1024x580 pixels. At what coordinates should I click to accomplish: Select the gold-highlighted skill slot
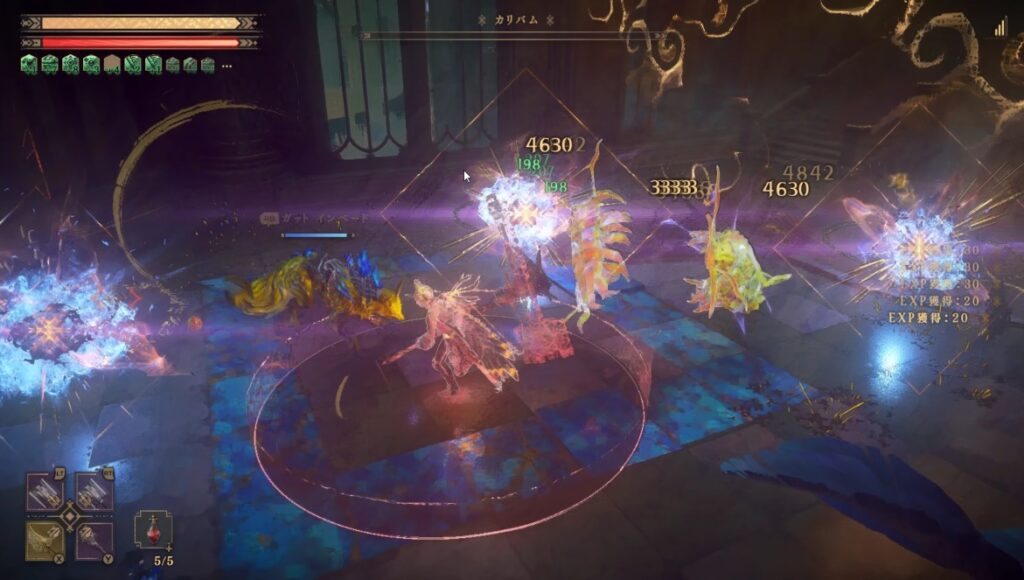(x=45, y=540)
